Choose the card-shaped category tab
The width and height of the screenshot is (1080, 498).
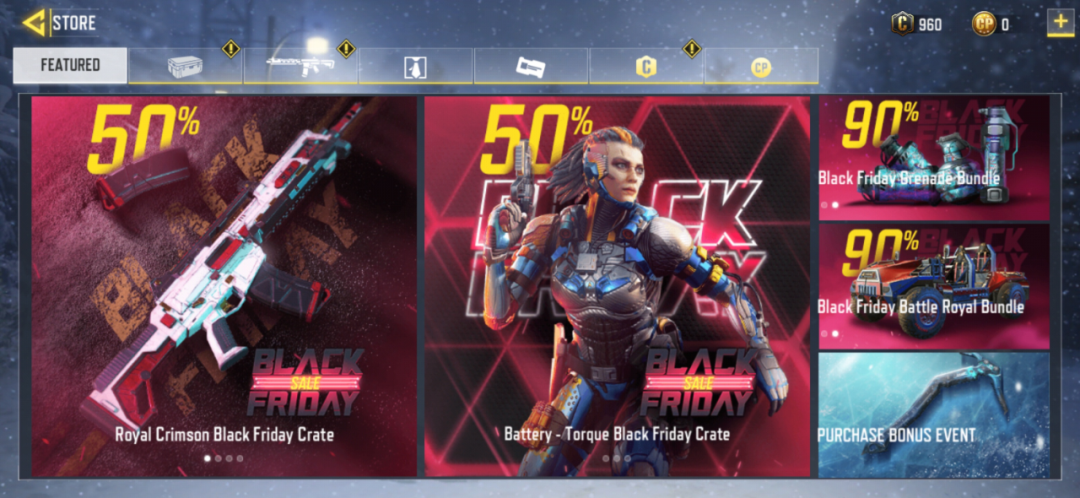coord(531,67)
